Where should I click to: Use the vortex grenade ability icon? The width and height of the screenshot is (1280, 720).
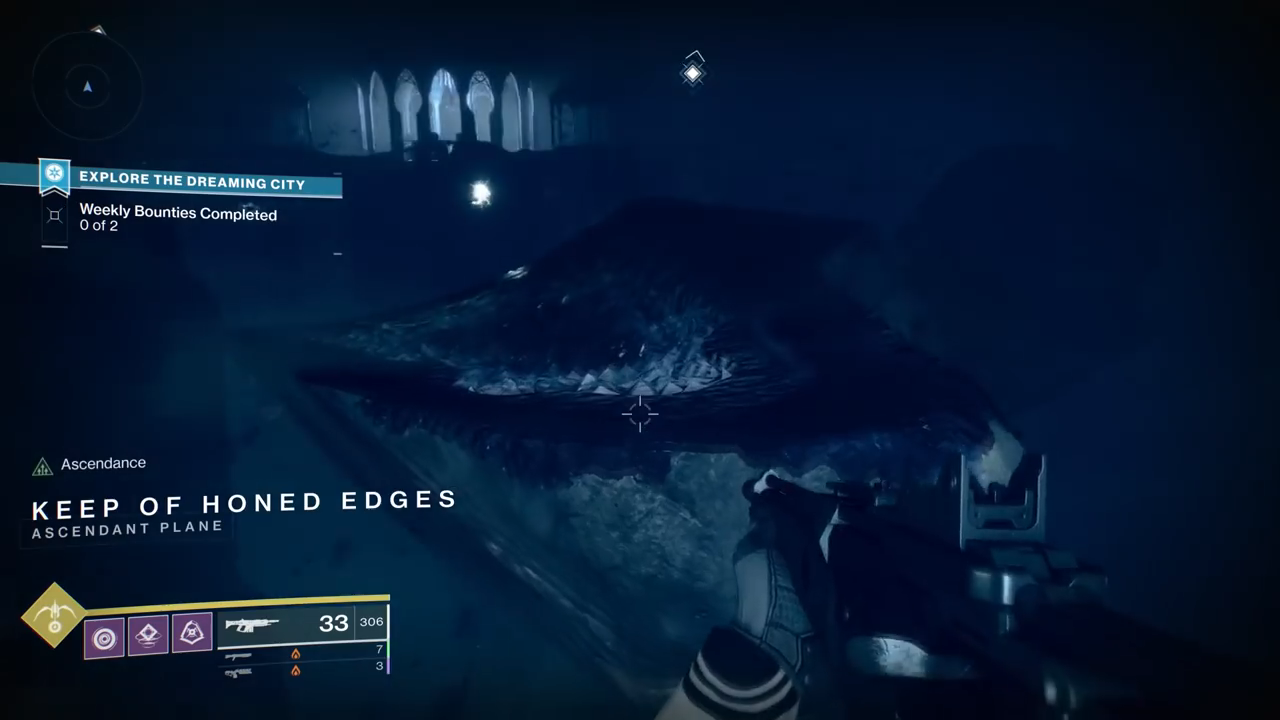[104, 636]
